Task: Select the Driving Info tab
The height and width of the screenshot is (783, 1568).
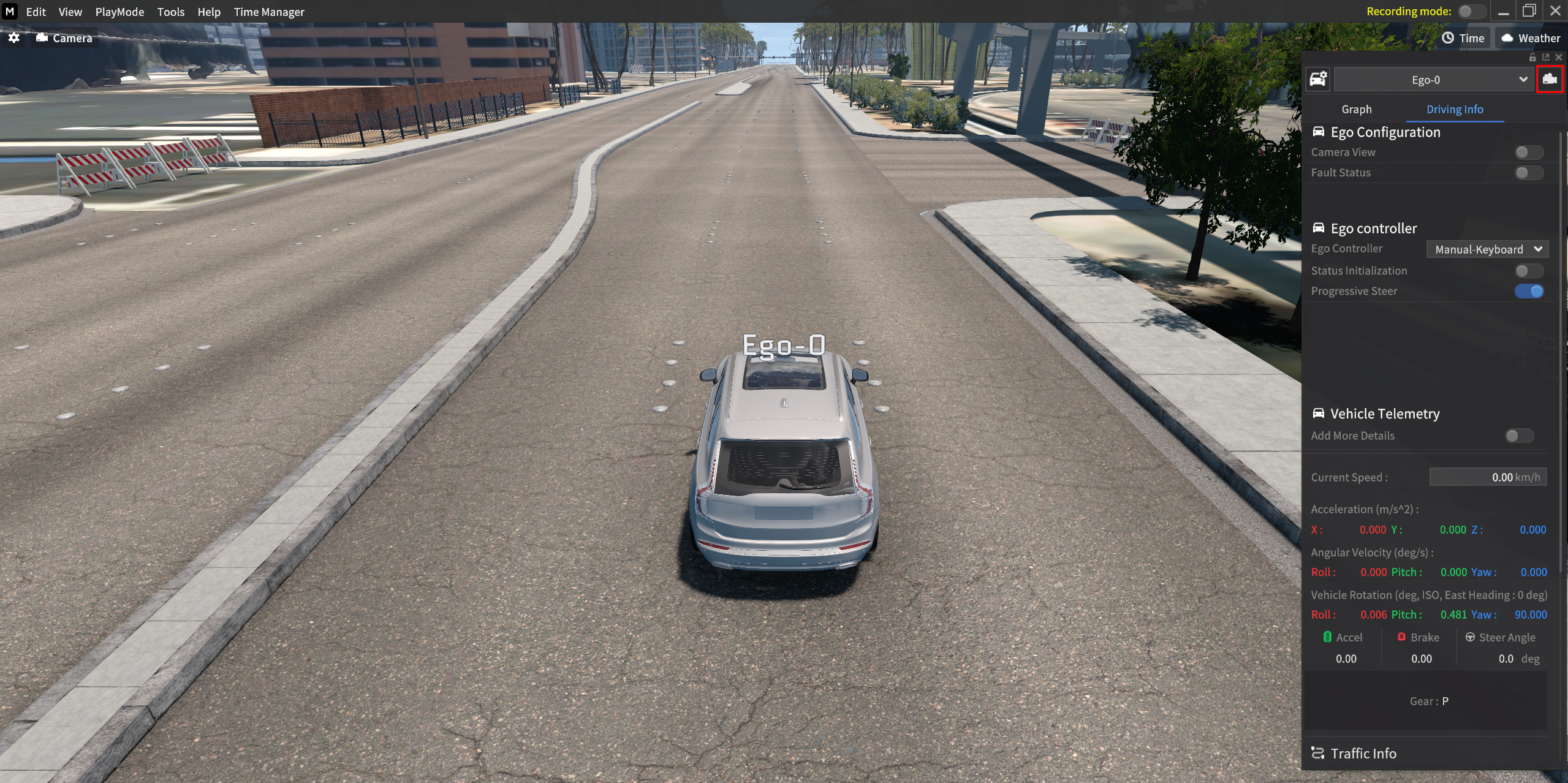Action: (x=1455, y=109)
